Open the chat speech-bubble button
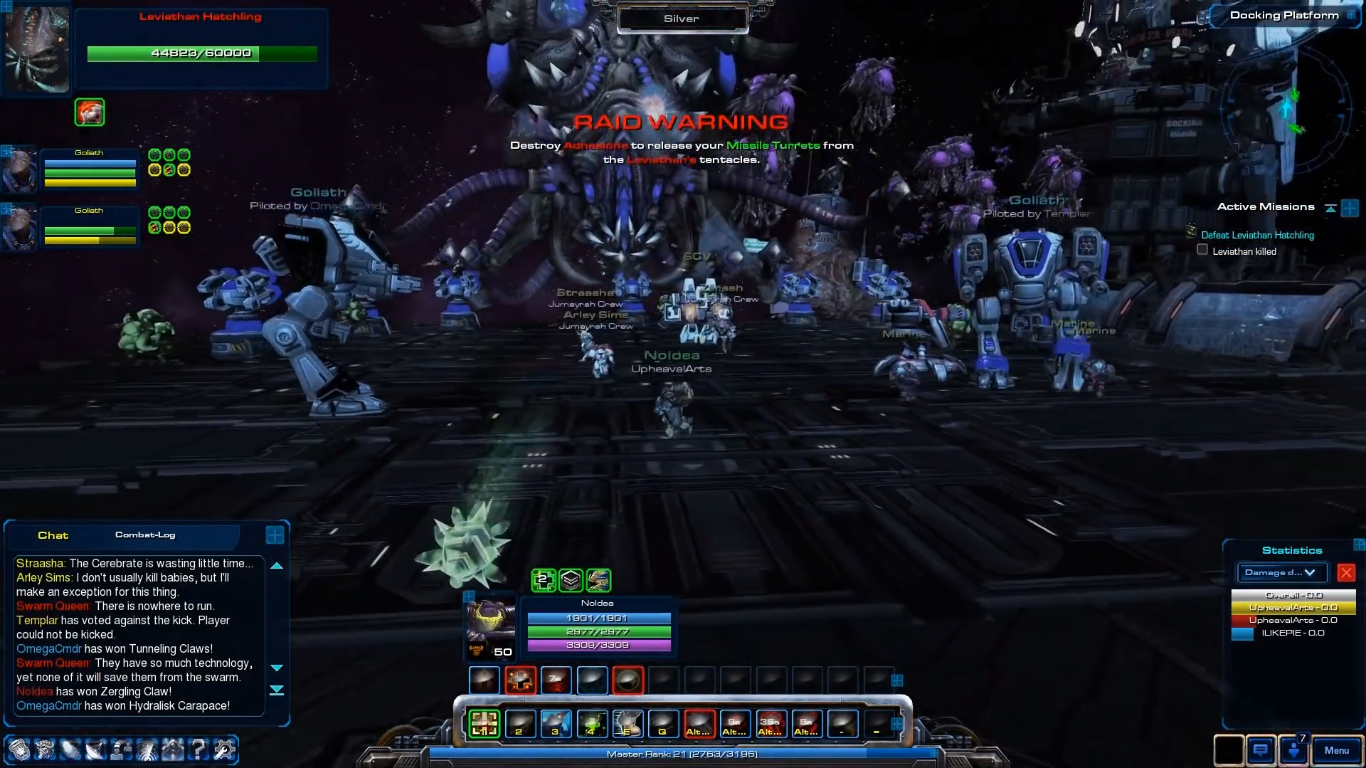 pos(1261,750)
